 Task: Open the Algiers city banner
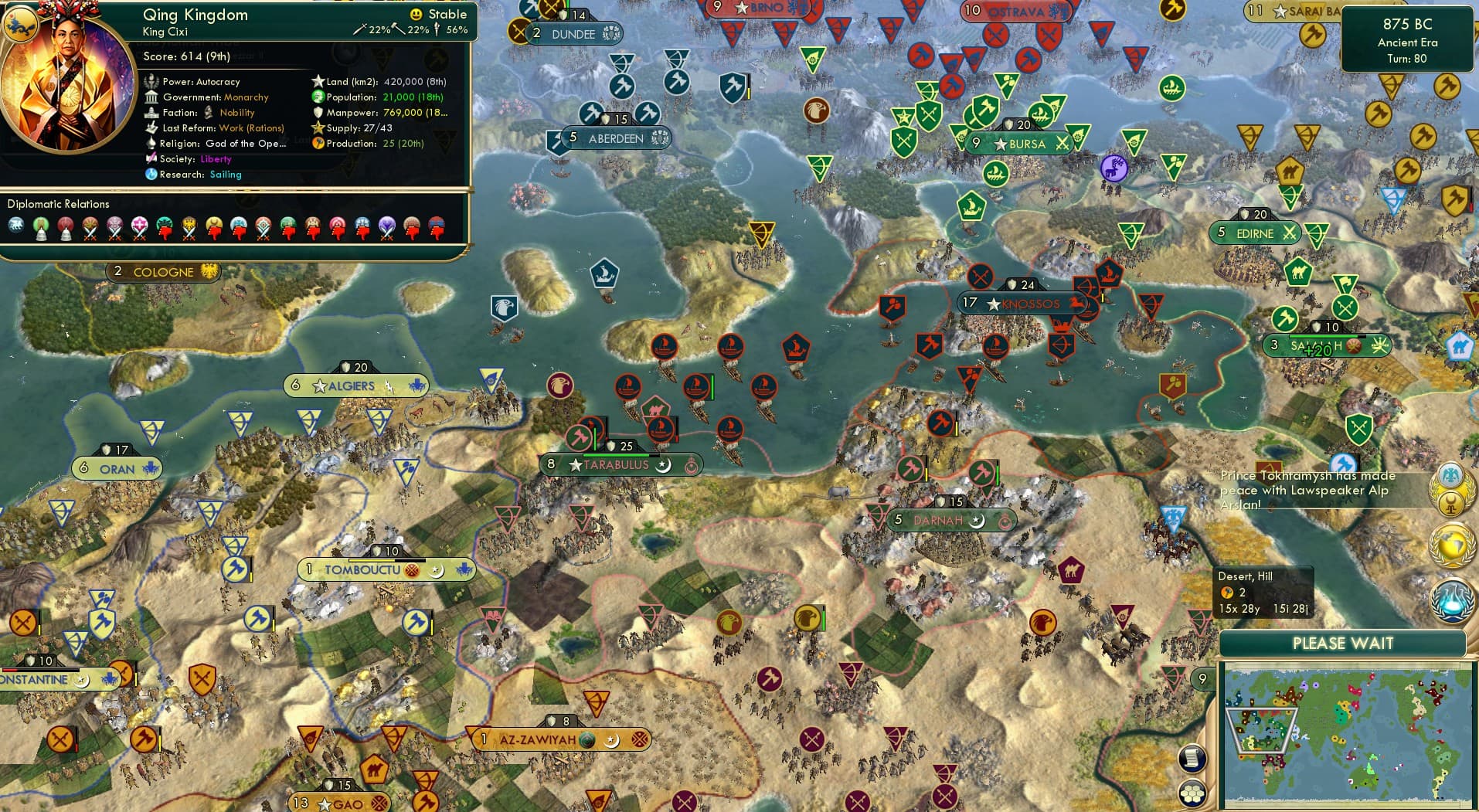355,386
